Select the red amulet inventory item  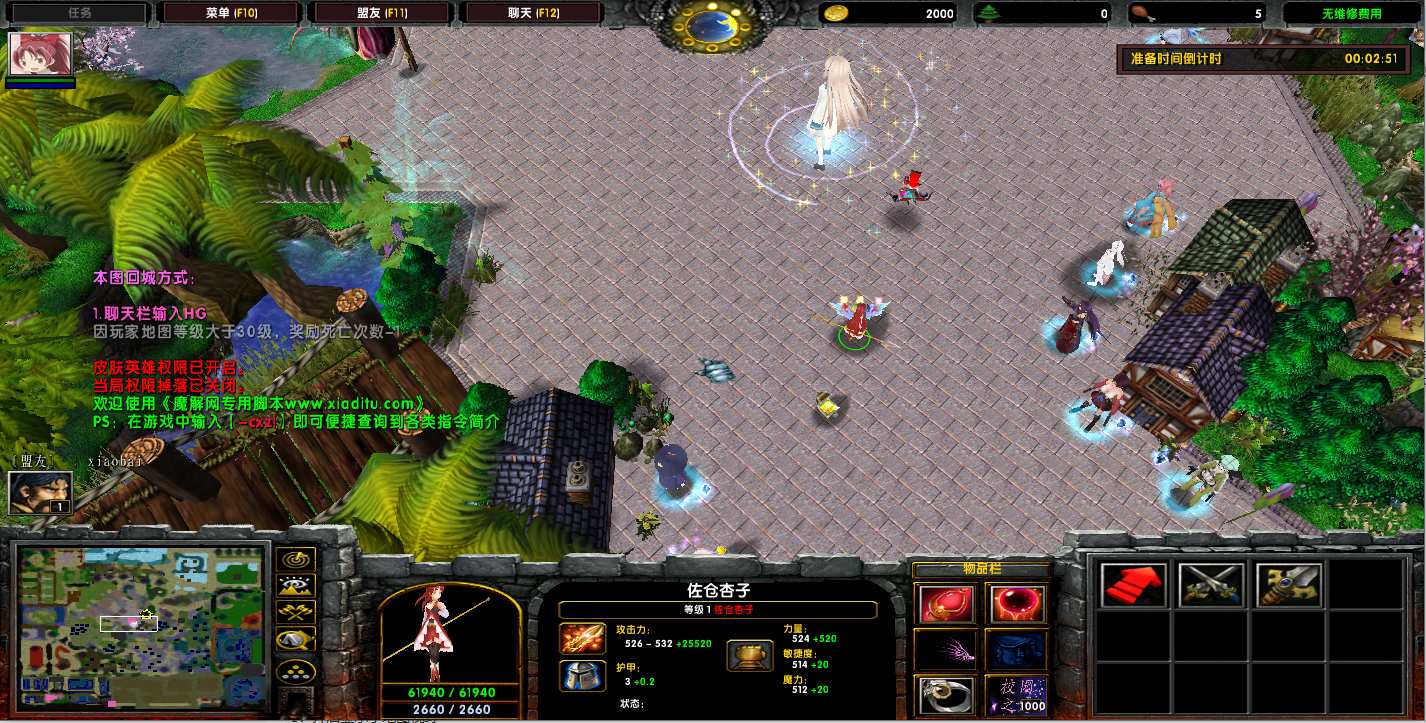(x=942, y=604)
